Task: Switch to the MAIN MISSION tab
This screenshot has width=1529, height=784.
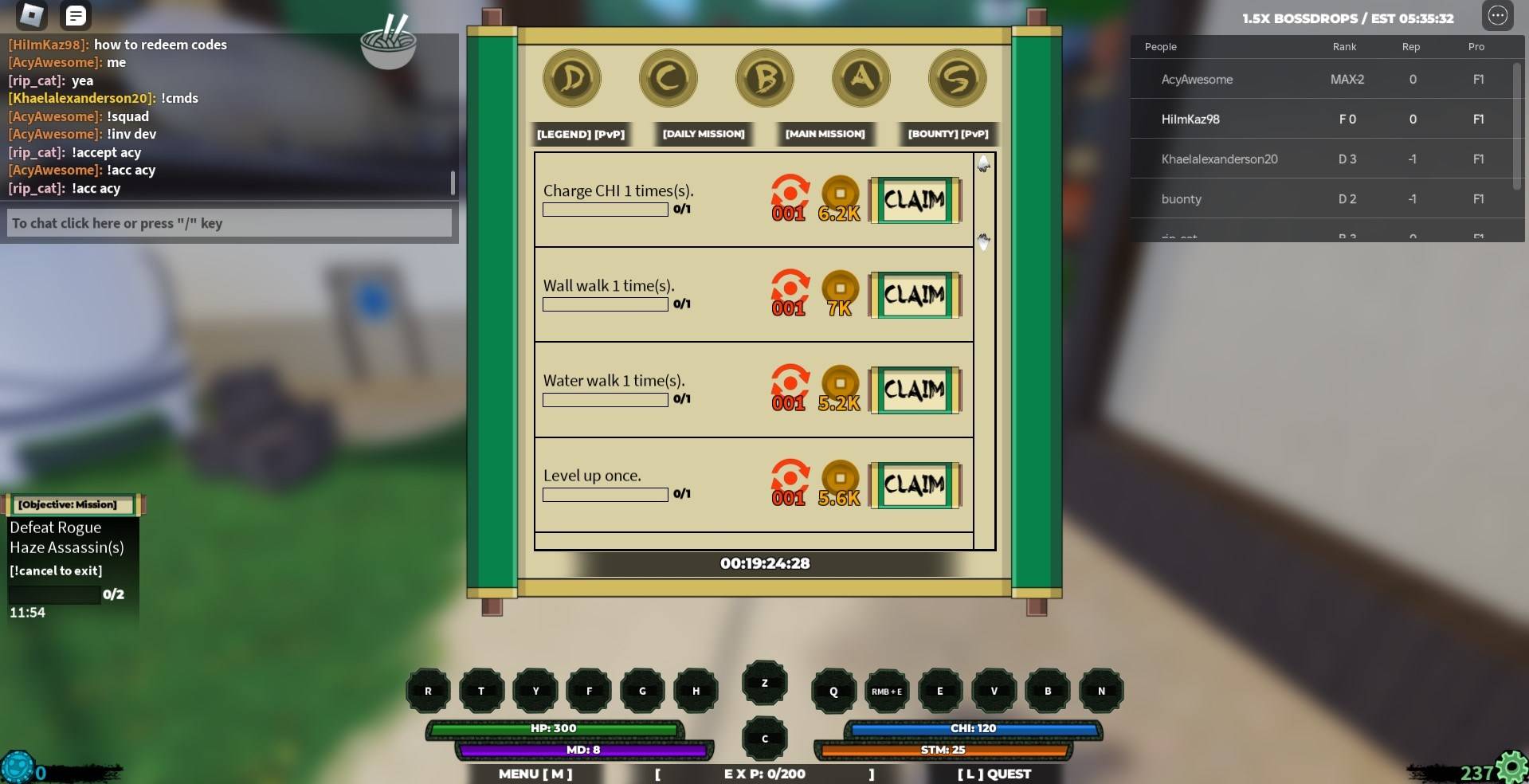Action: click(x=825, y=134)
